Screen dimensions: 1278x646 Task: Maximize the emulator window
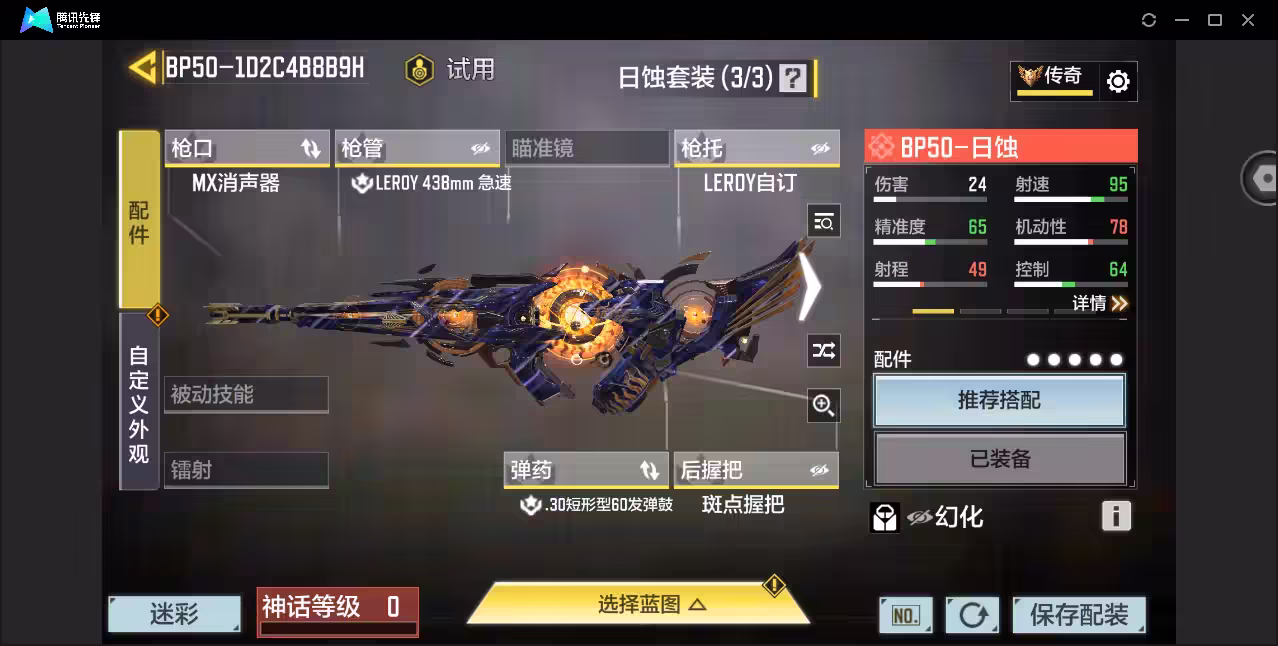(1215, 20)
